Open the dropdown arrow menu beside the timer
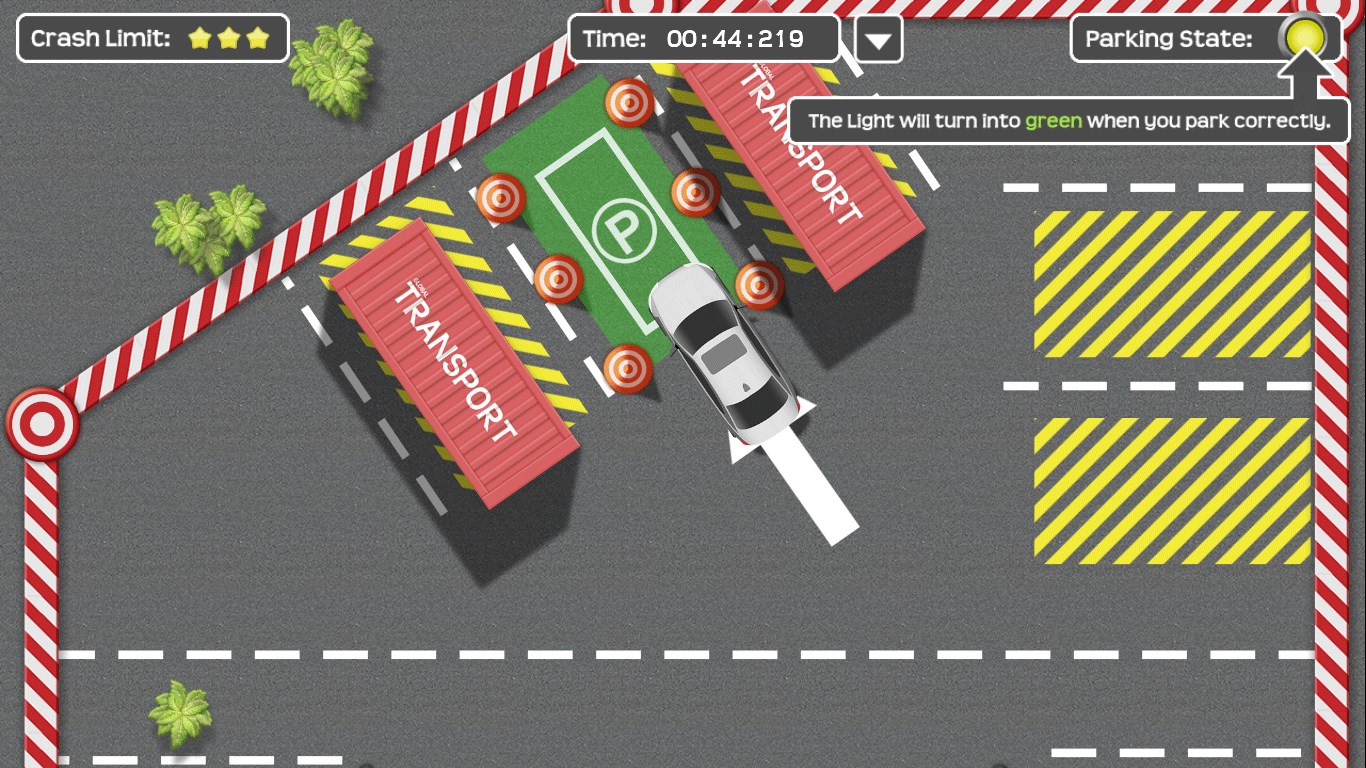 pyautogui.click(x=879, y=40)
